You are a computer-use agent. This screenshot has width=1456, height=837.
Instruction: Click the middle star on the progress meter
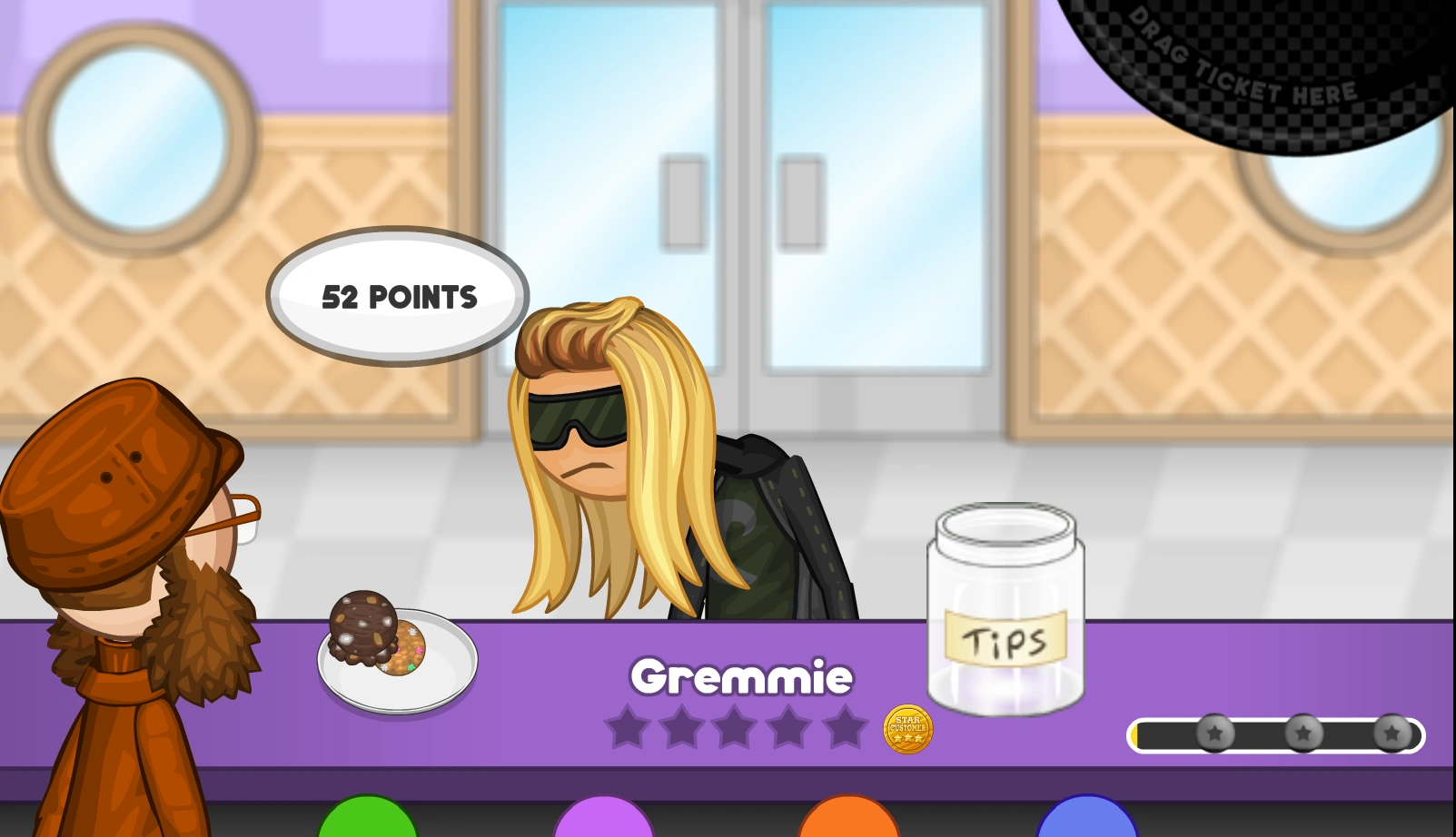(x=1304, y=733)
